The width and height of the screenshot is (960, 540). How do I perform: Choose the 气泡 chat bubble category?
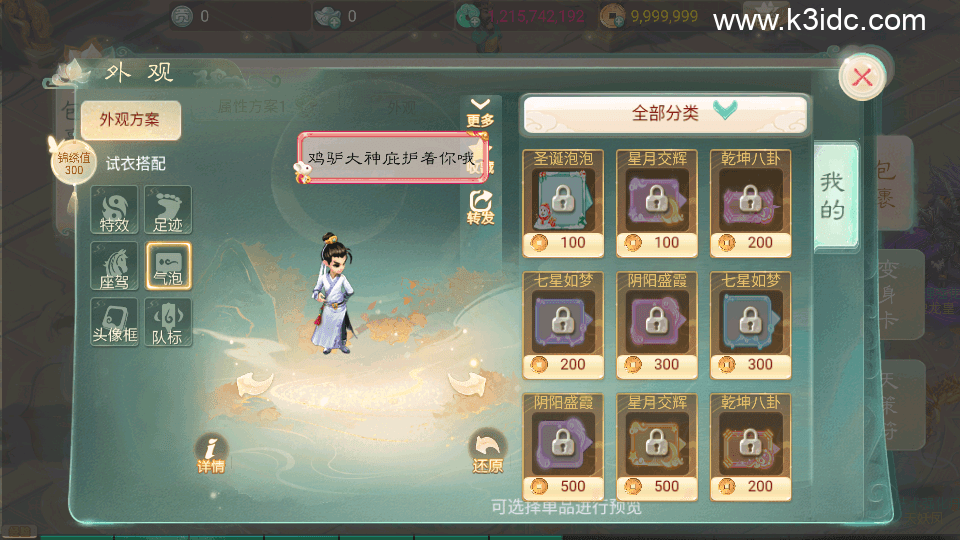tap(169, 267)
